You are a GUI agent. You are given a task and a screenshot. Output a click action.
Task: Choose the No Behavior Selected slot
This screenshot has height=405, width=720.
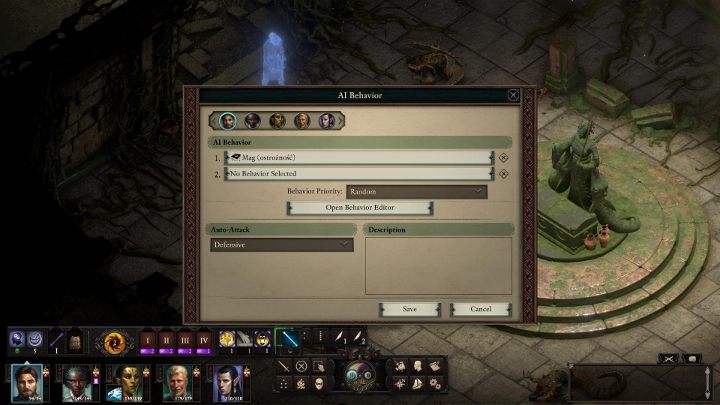[359, 174]
